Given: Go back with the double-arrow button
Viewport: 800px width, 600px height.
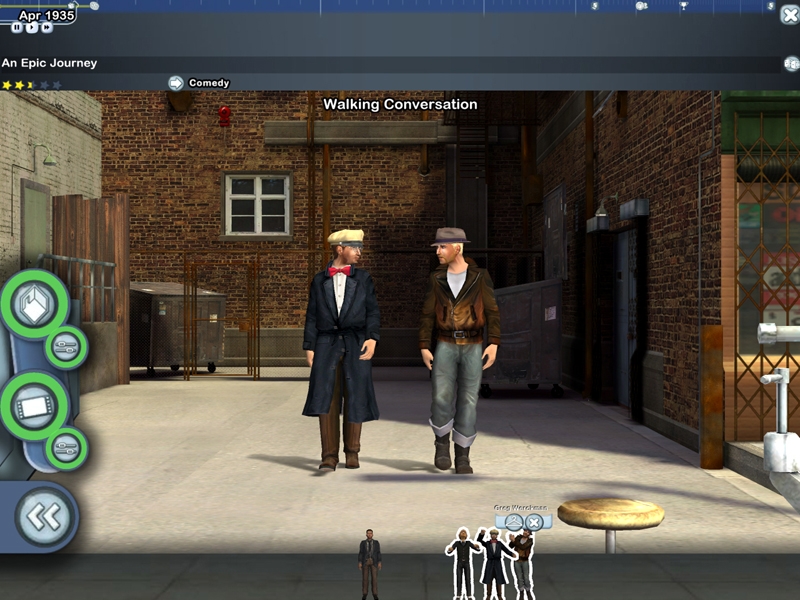Looking at the screenshot, I should (44, 517).
